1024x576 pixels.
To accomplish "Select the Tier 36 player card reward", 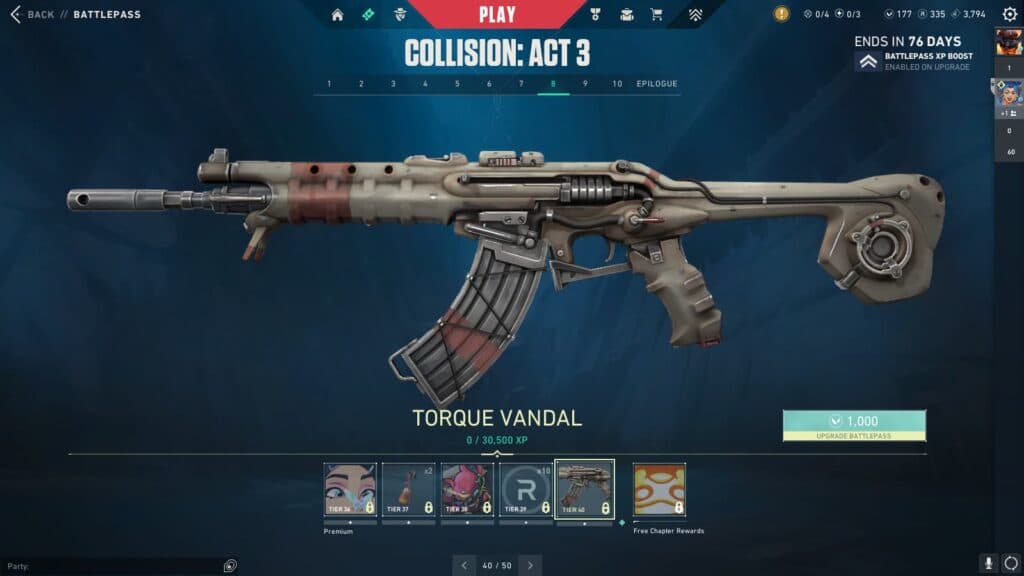I will point(350,489).
